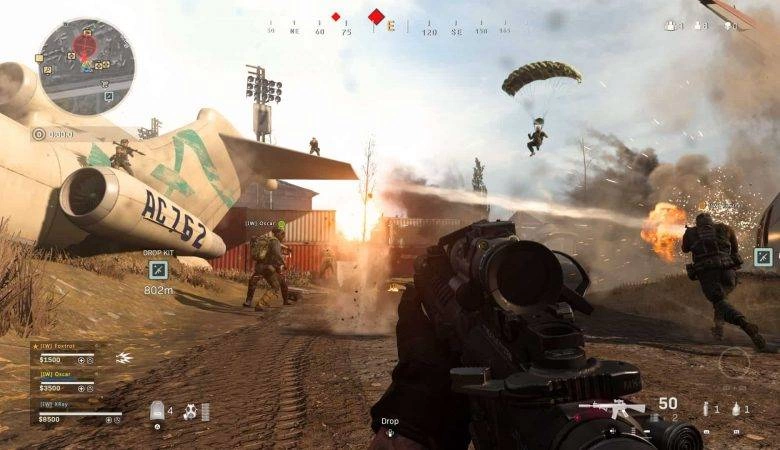Select the tactical grenade icon
Screen dimensions: 780x450
(x=706, y=408)
